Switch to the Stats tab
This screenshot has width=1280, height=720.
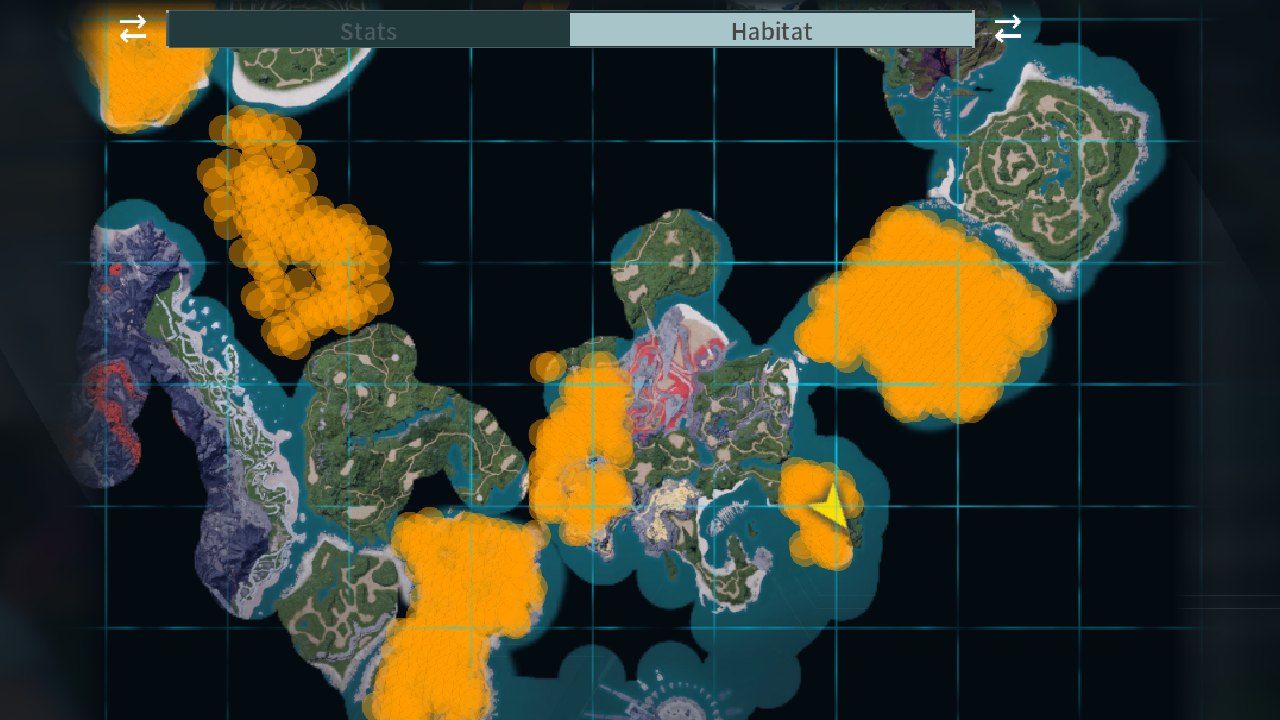[x=369, y=30]
